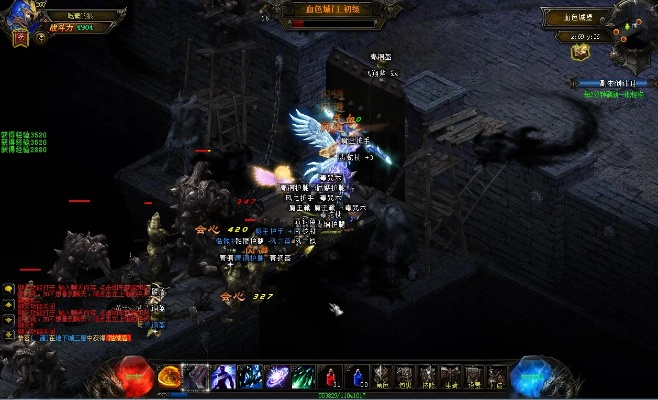Use the red health potion slot
Image resolution: width=658 pixels, height=400 pixels.
[328, 376]
